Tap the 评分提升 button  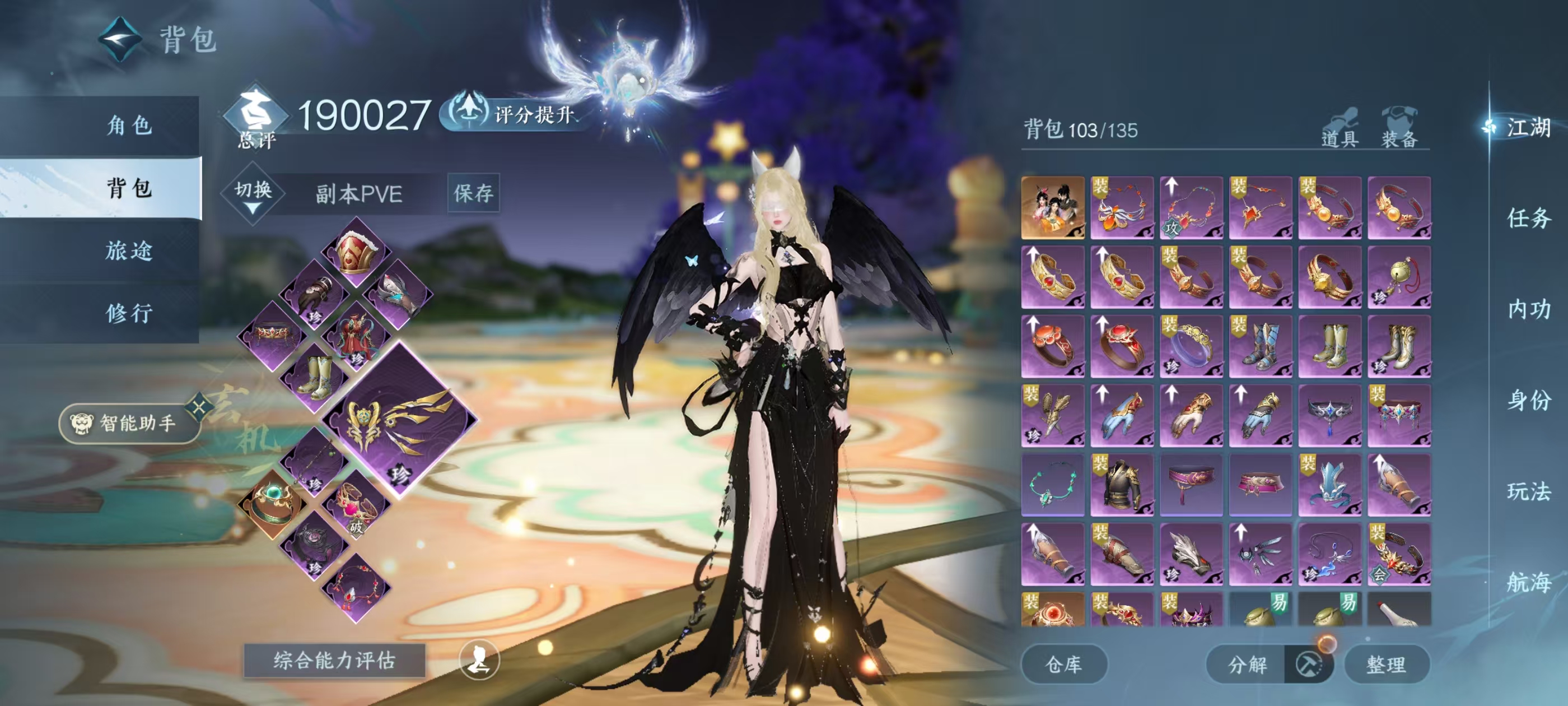tap(514, 114)
